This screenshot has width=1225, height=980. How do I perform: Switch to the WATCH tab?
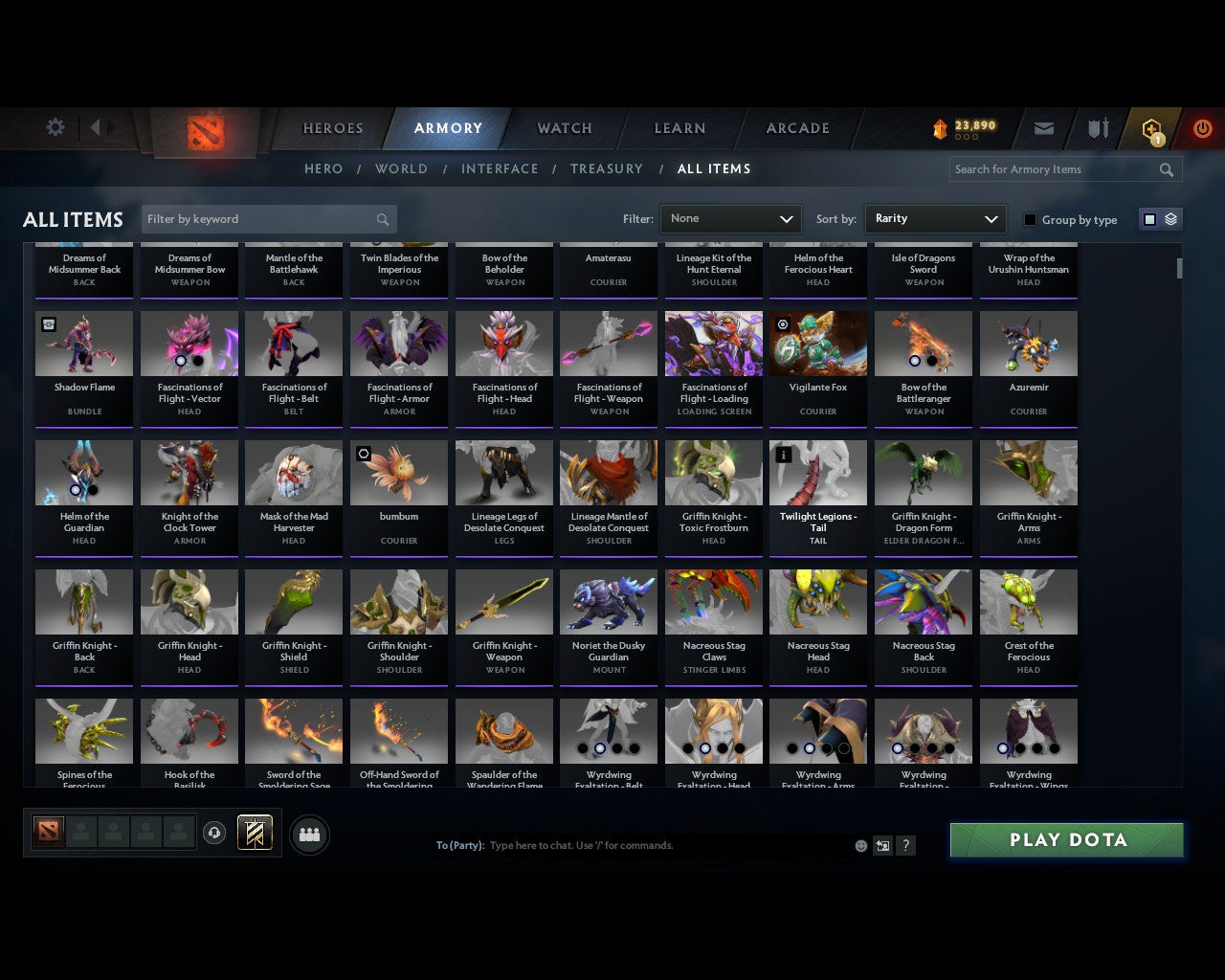coord(564,128)
